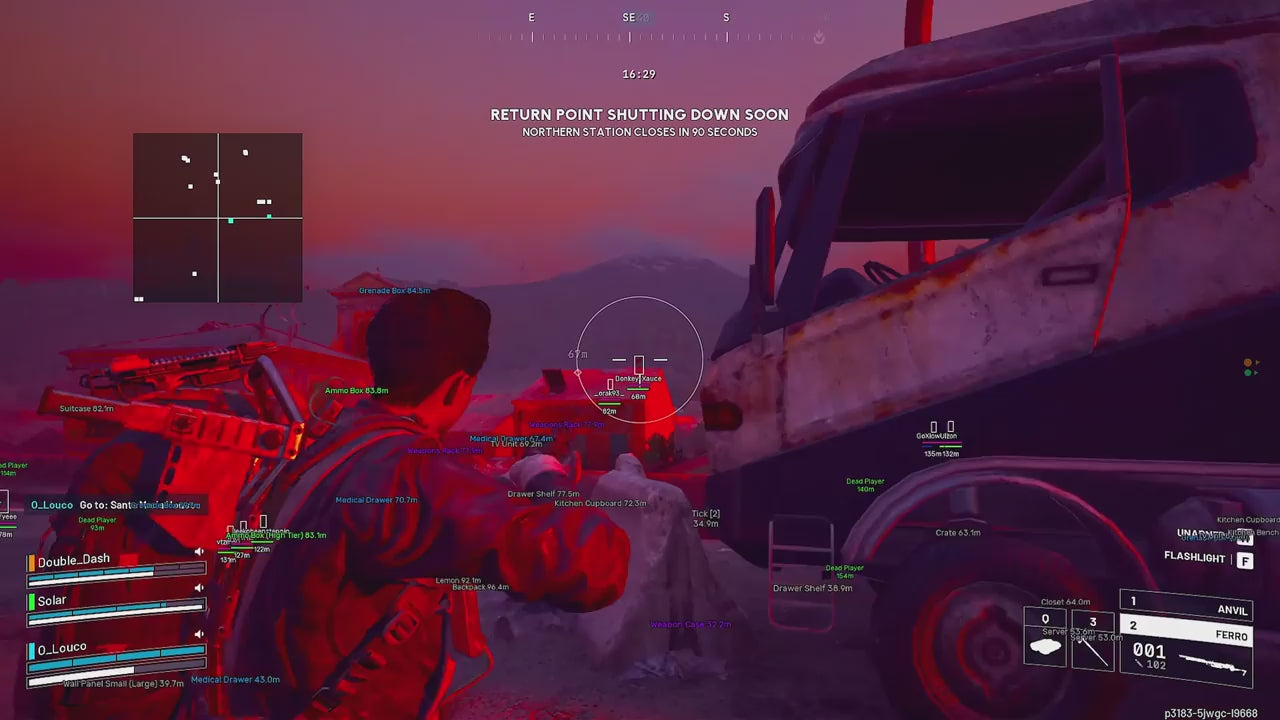This screenshot has height=720, width=1280.
Task: Toggle O_Louco's voice speaker icon
Action: 199,634
